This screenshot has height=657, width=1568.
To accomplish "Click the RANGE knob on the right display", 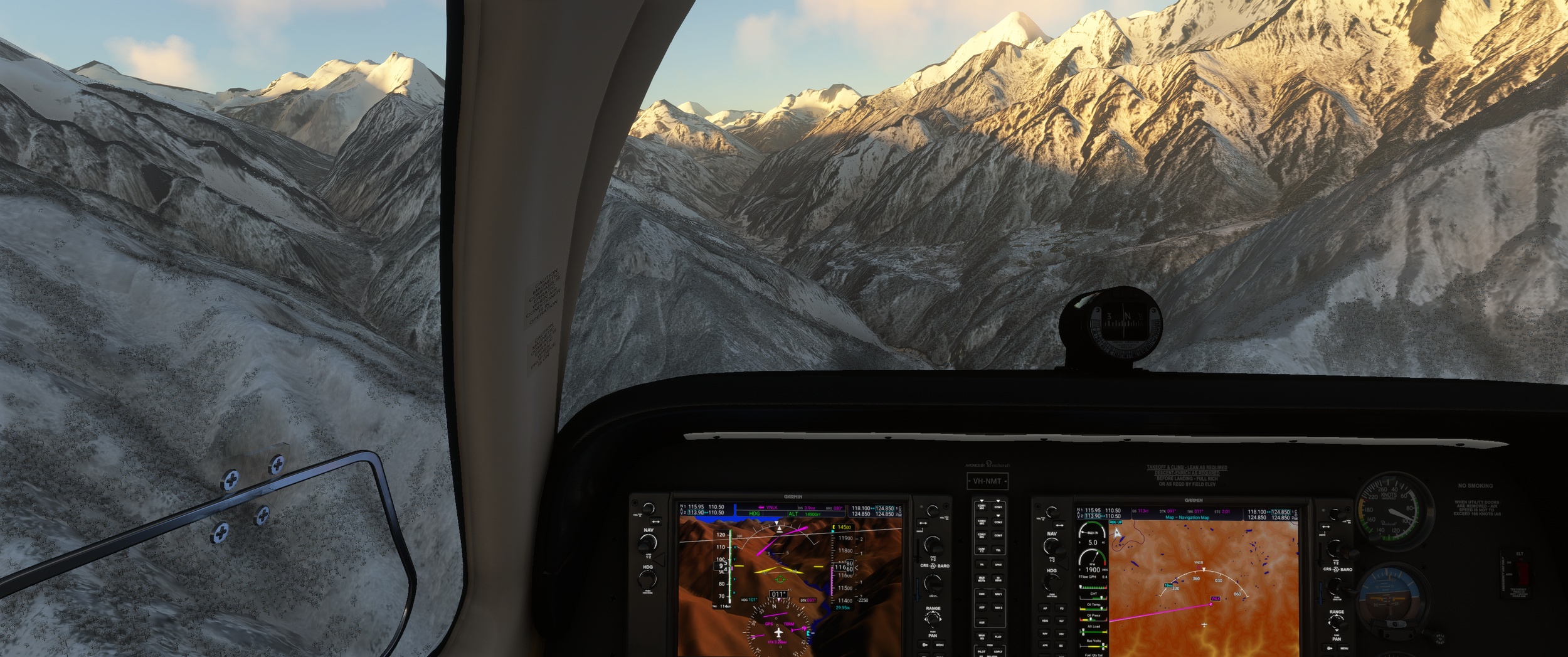I will click(1336, 623).
